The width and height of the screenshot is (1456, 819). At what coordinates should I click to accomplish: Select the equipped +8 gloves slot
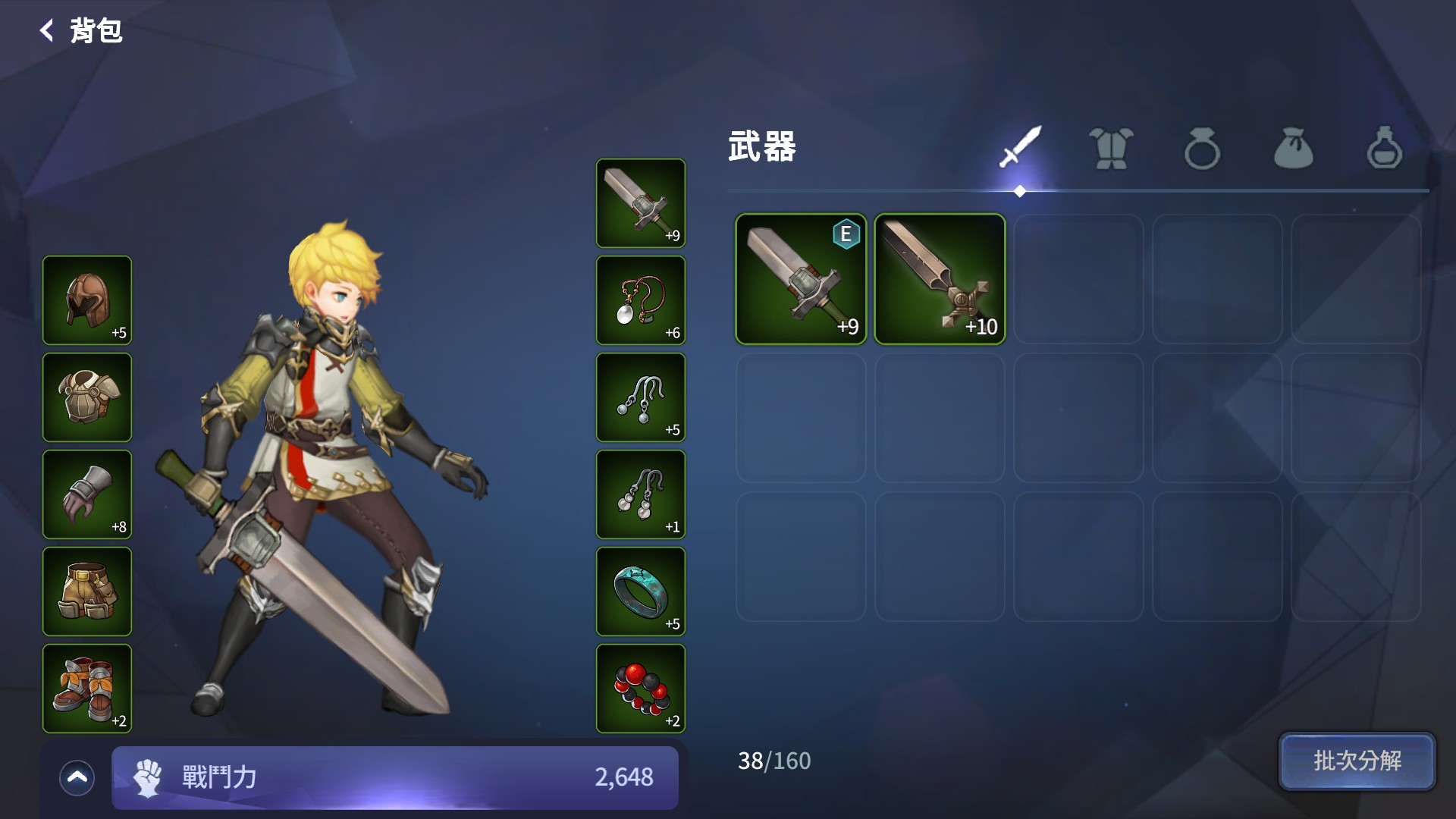point(87,494)
